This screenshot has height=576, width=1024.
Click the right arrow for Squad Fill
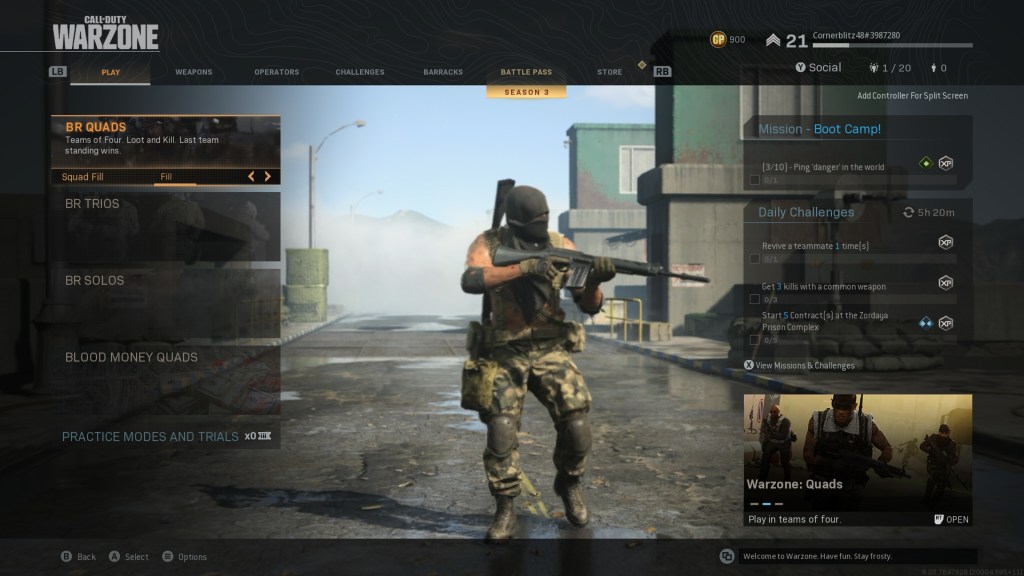point(268,177)
